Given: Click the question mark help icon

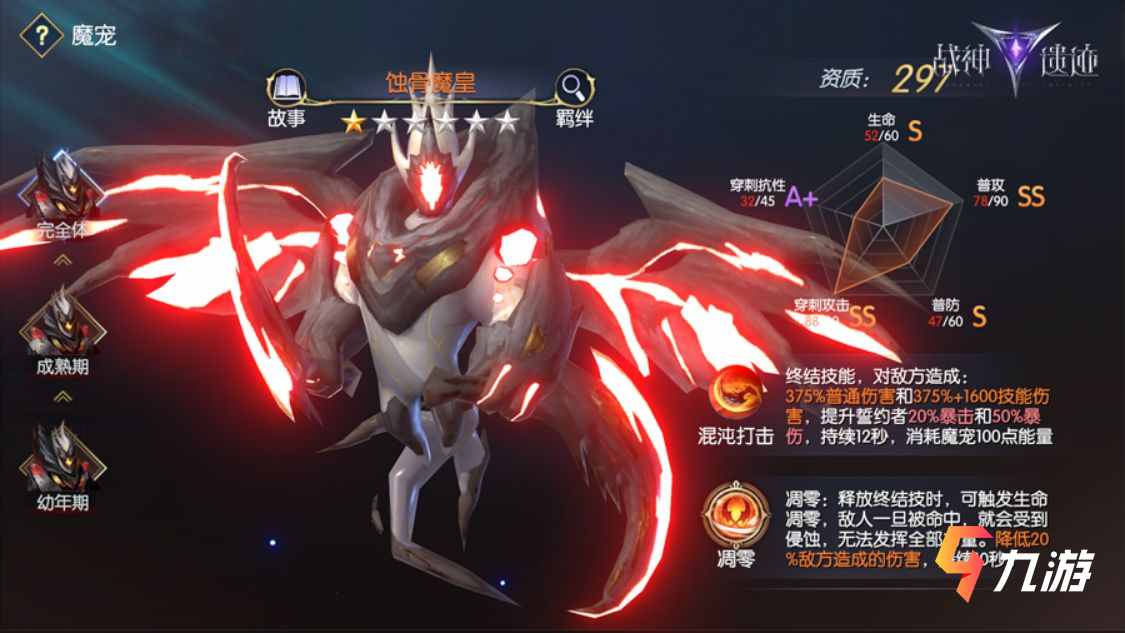Looking at the screenshot, I should 41,38.
